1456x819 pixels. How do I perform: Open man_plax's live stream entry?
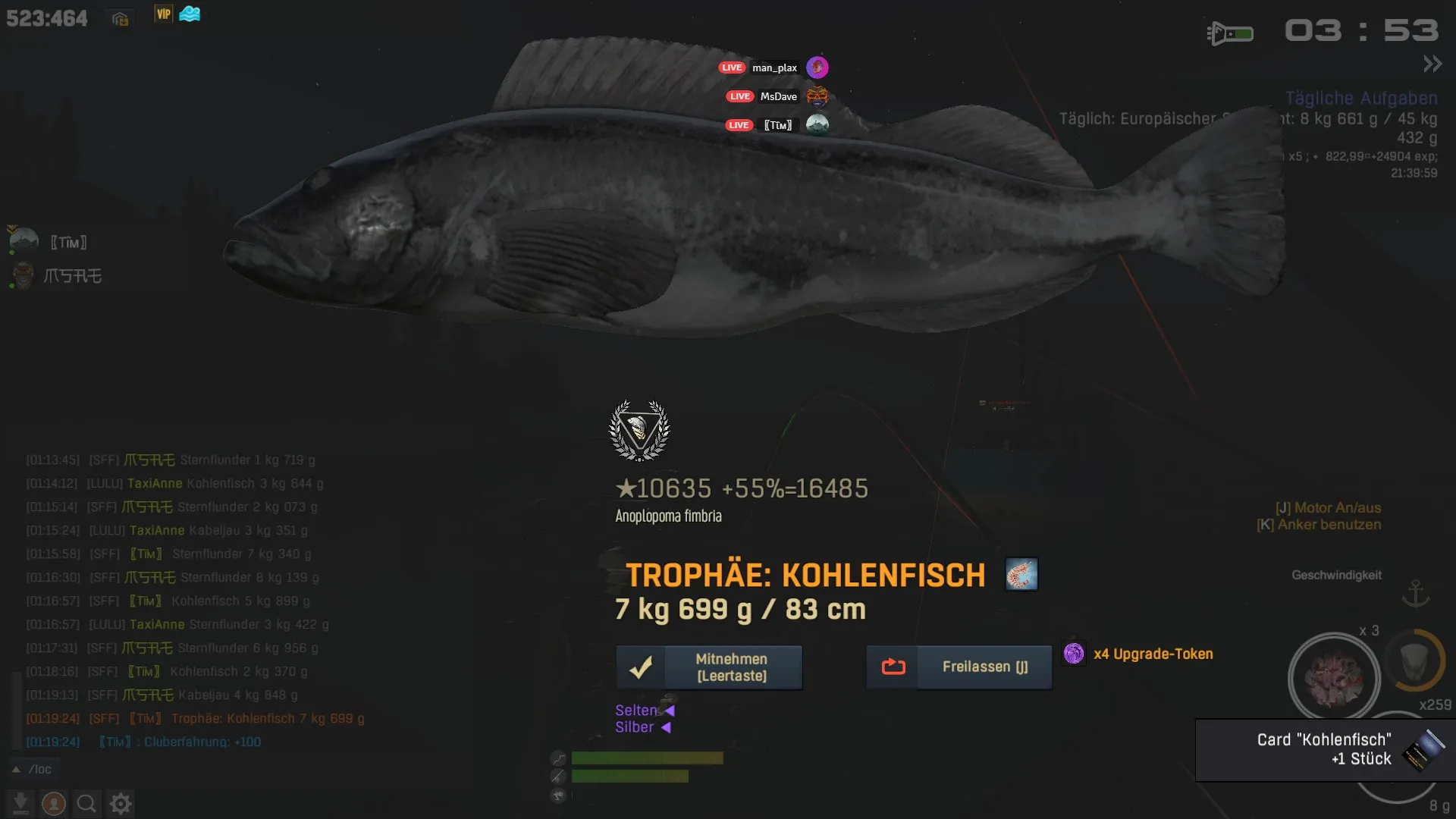773,67
